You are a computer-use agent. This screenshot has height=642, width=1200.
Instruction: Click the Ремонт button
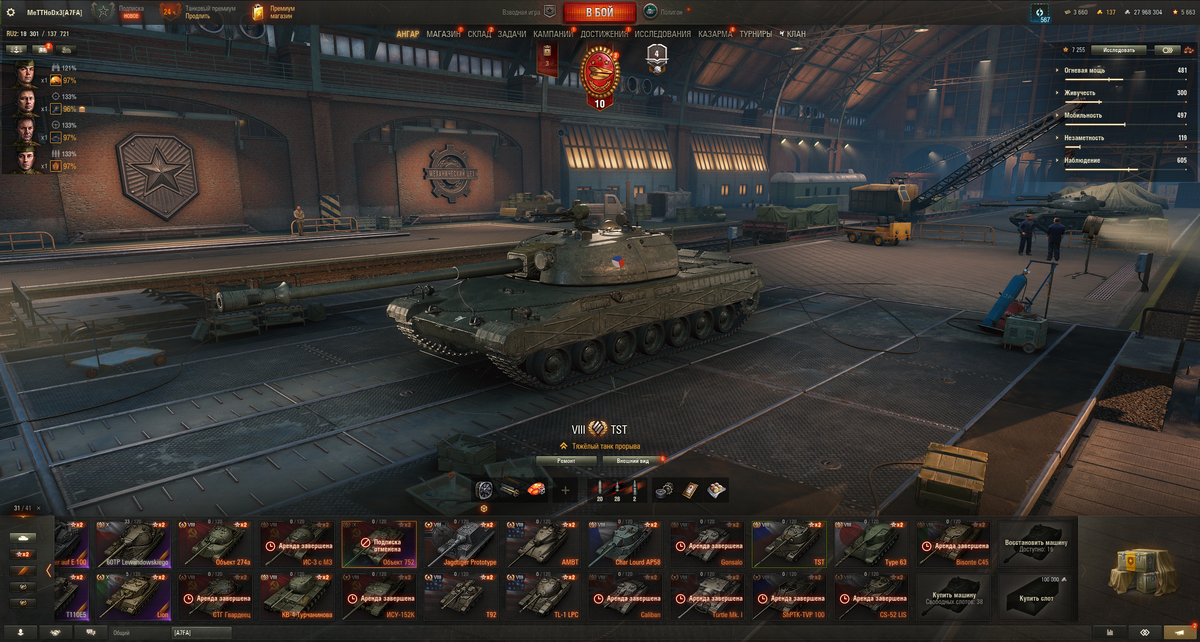click(566, 461)
